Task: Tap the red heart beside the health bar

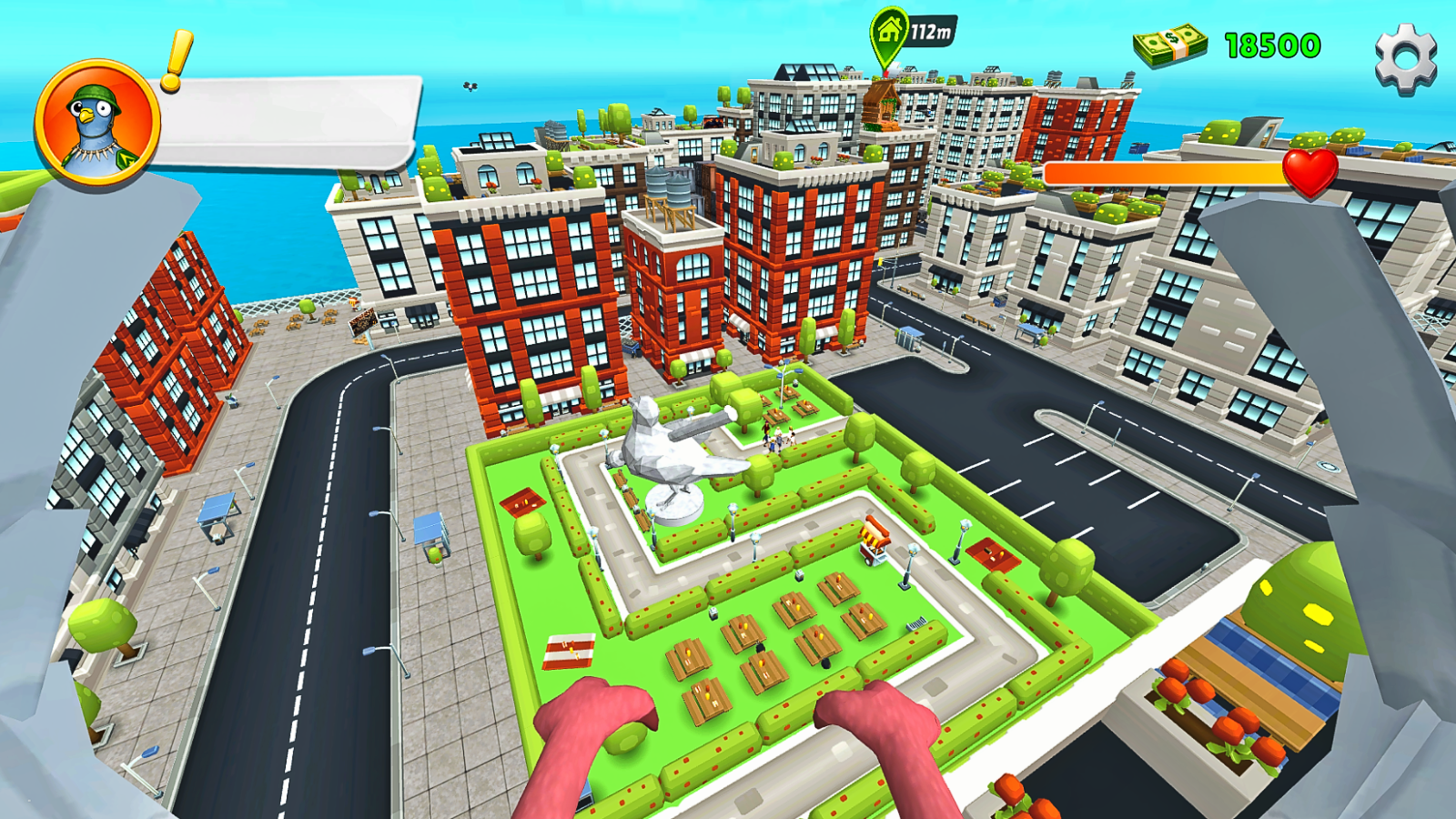Action: (1308, 171)
